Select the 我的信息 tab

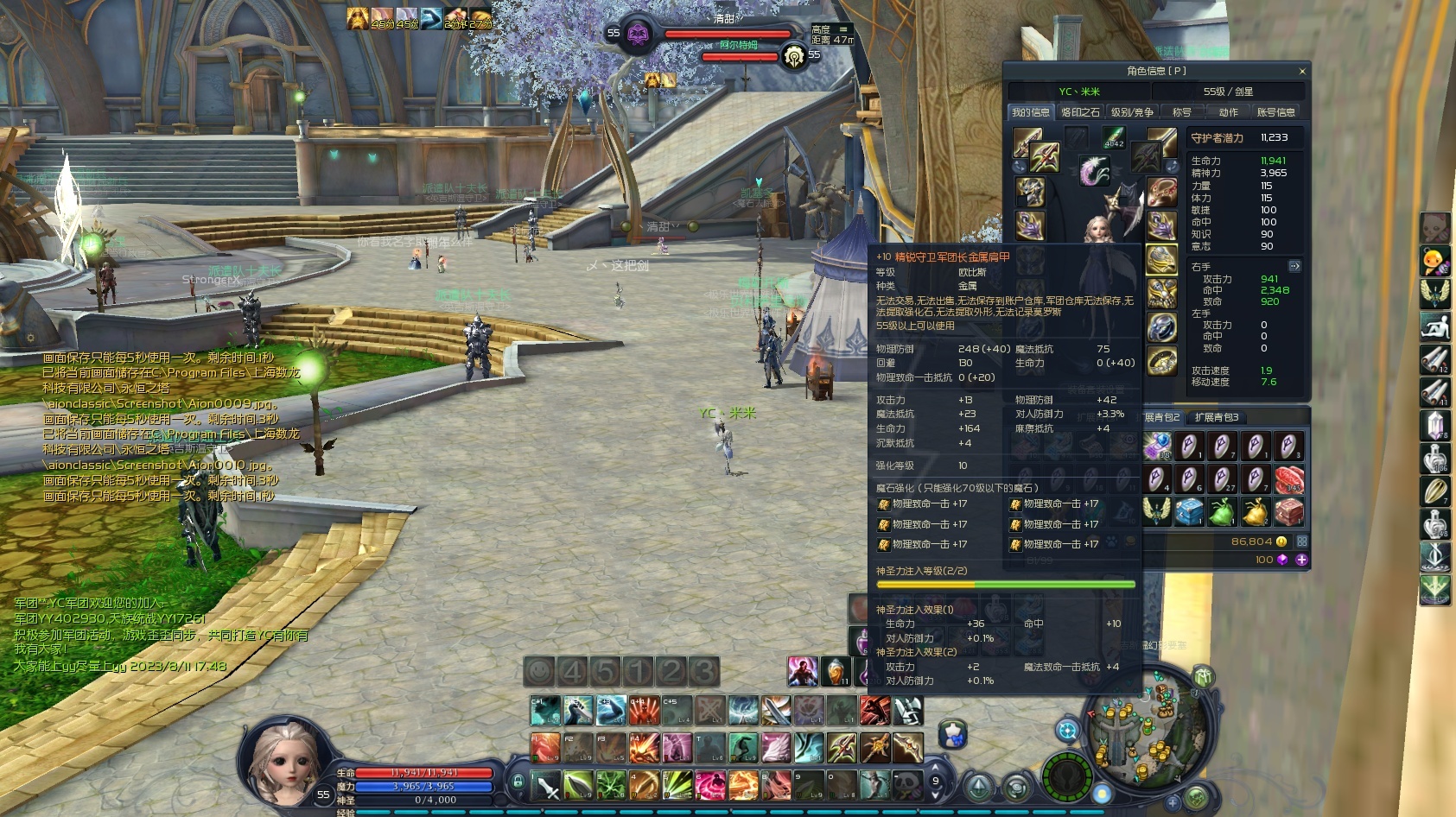click(1030, 112)
